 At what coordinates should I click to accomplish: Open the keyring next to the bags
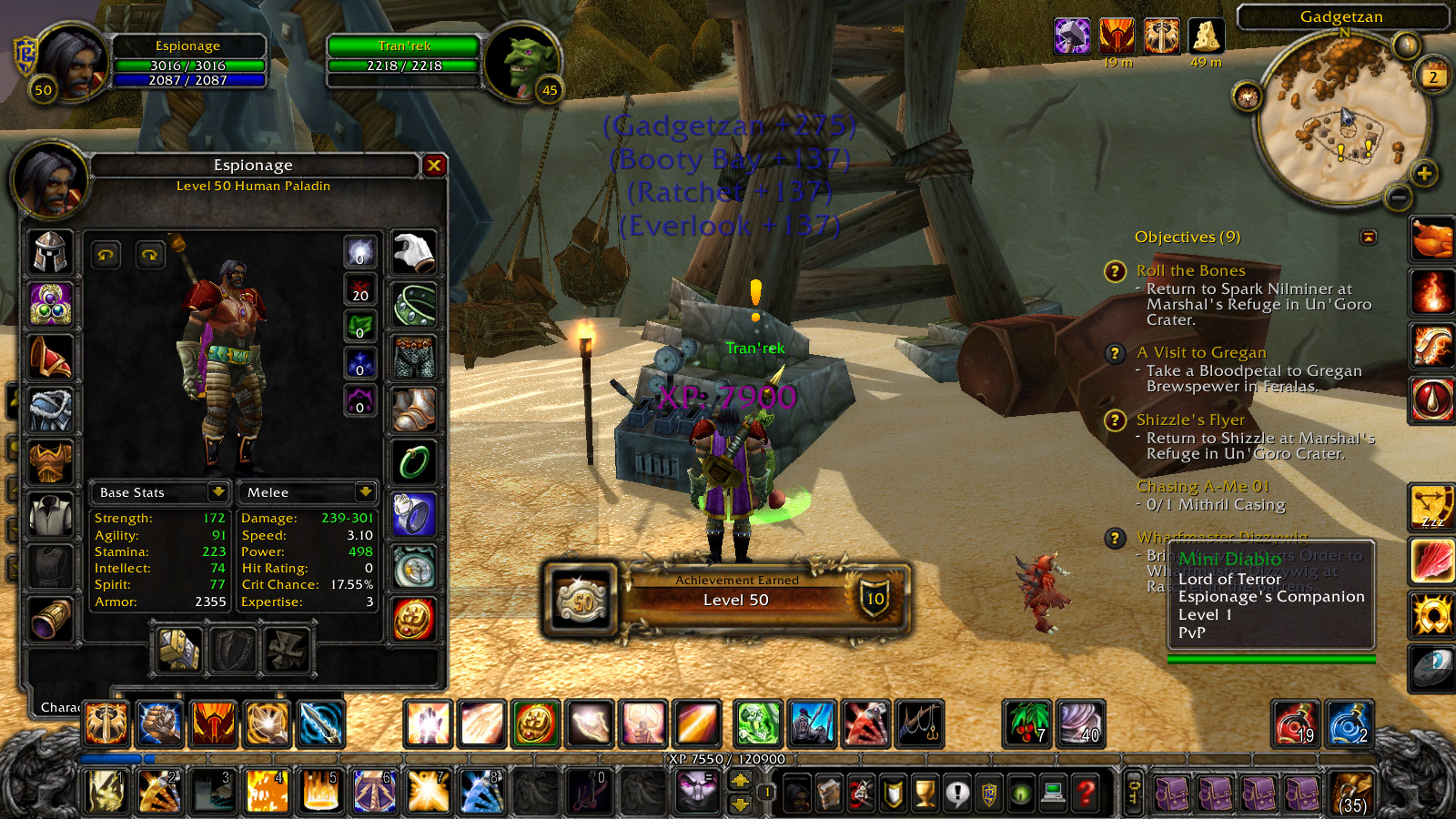(x=1134, y=792)
